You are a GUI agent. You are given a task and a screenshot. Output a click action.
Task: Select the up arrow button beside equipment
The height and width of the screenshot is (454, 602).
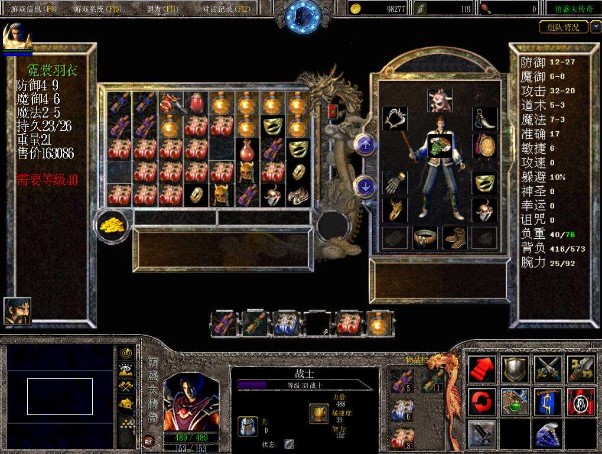pyautogui.click(x=366, y=145)
